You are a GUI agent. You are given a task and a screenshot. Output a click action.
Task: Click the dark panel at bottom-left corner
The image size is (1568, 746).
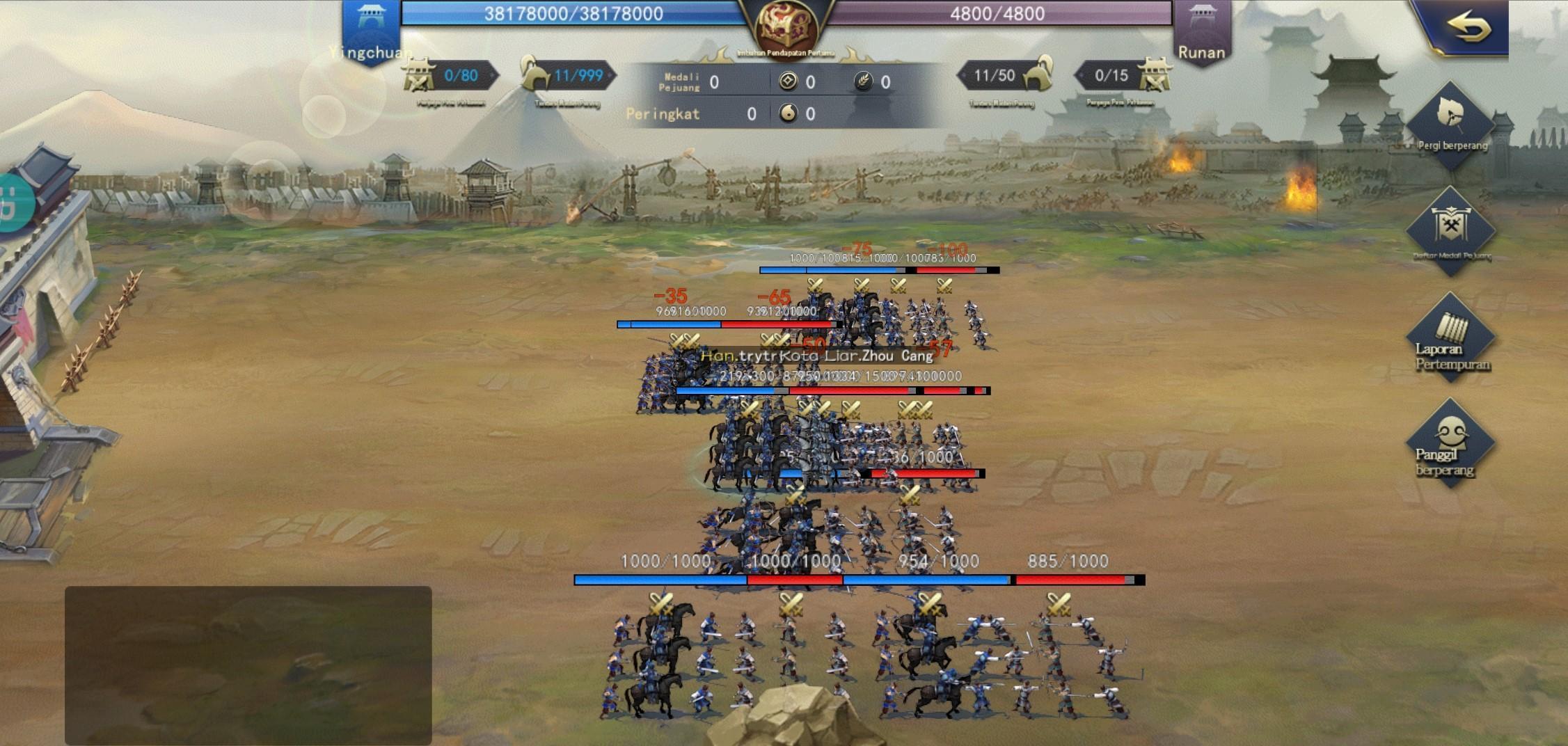(248, 665)
